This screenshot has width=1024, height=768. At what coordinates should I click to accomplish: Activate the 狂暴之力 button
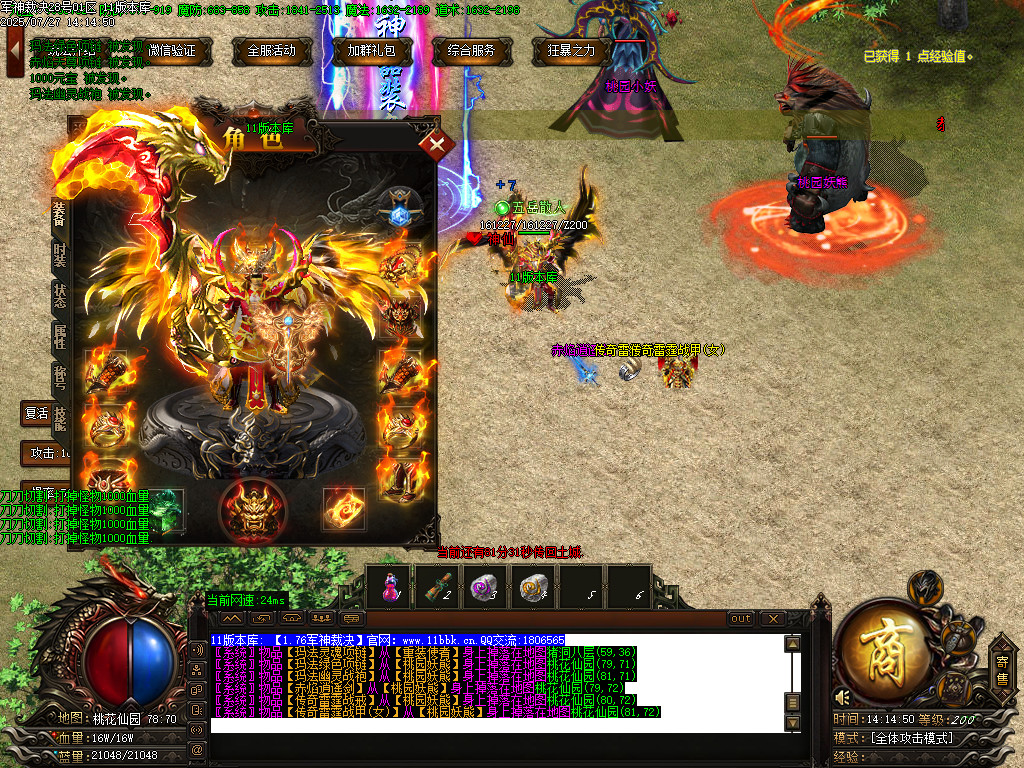point(572,51)
